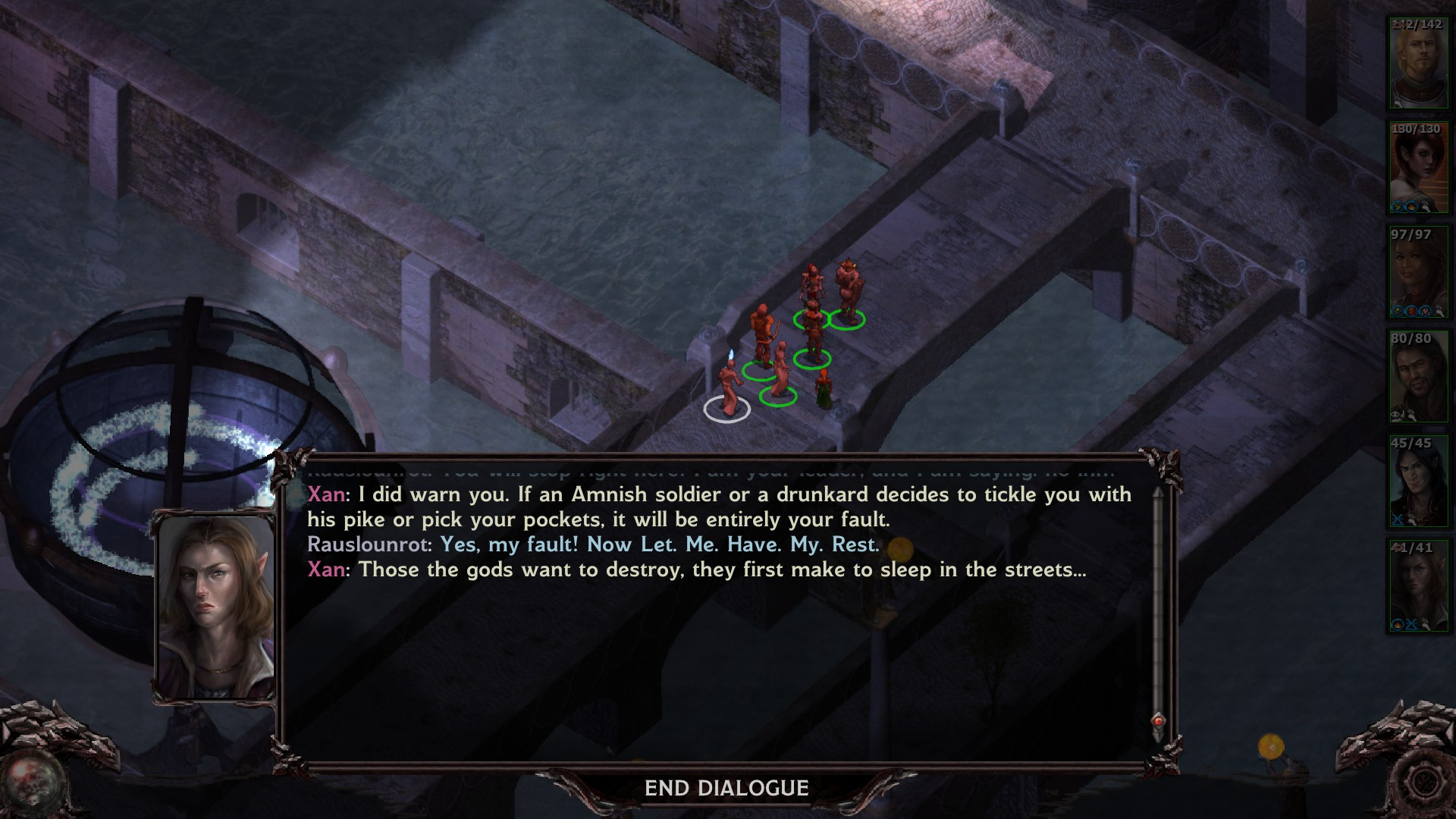Viewport: 1456px width, 819px height.
Task: Click the dialogue scrollbar's red gem handle
Action: pos(1158,720)
